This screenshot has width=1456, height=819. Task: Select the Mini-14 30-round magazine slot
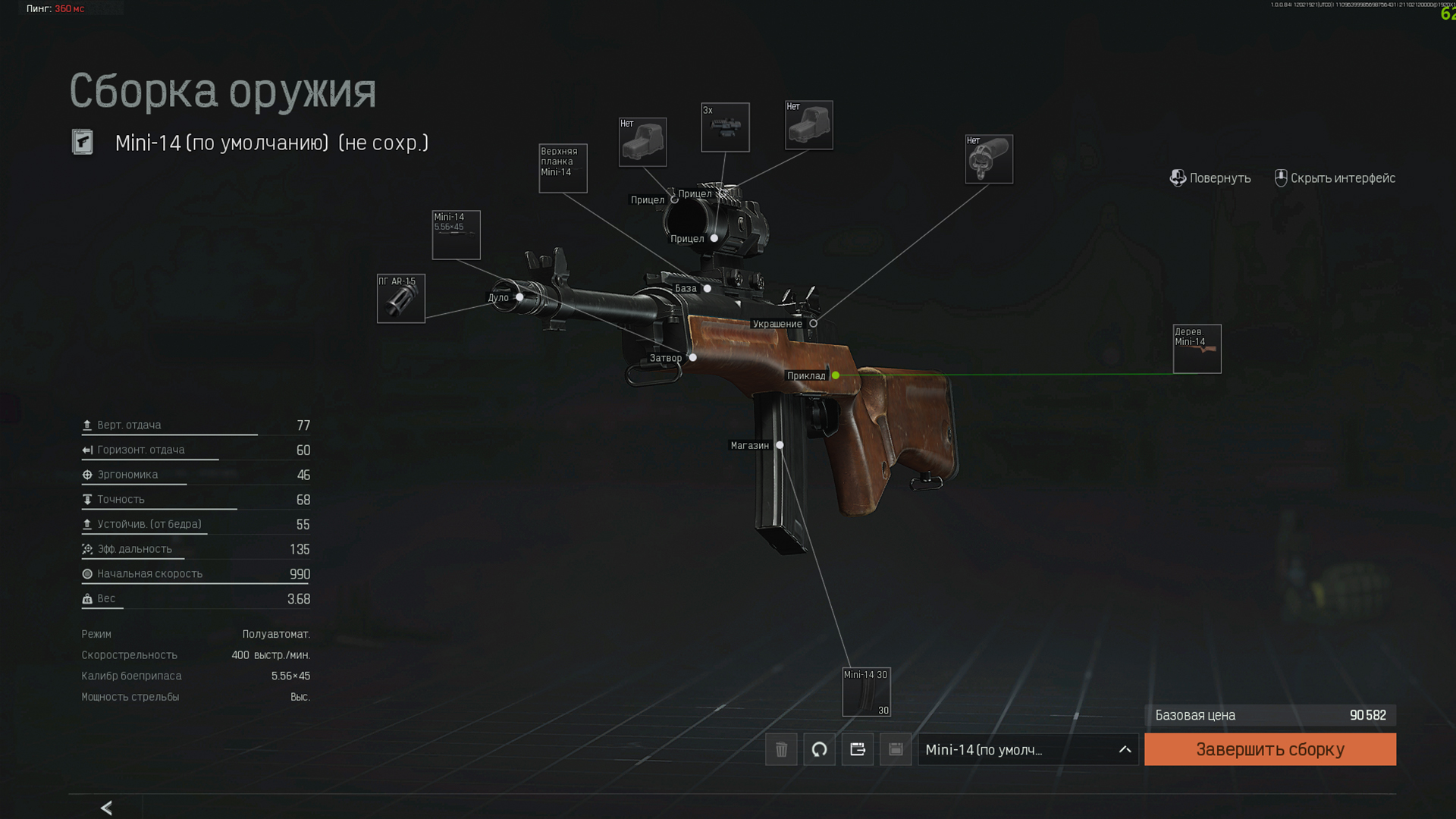[x=866, y=692]
